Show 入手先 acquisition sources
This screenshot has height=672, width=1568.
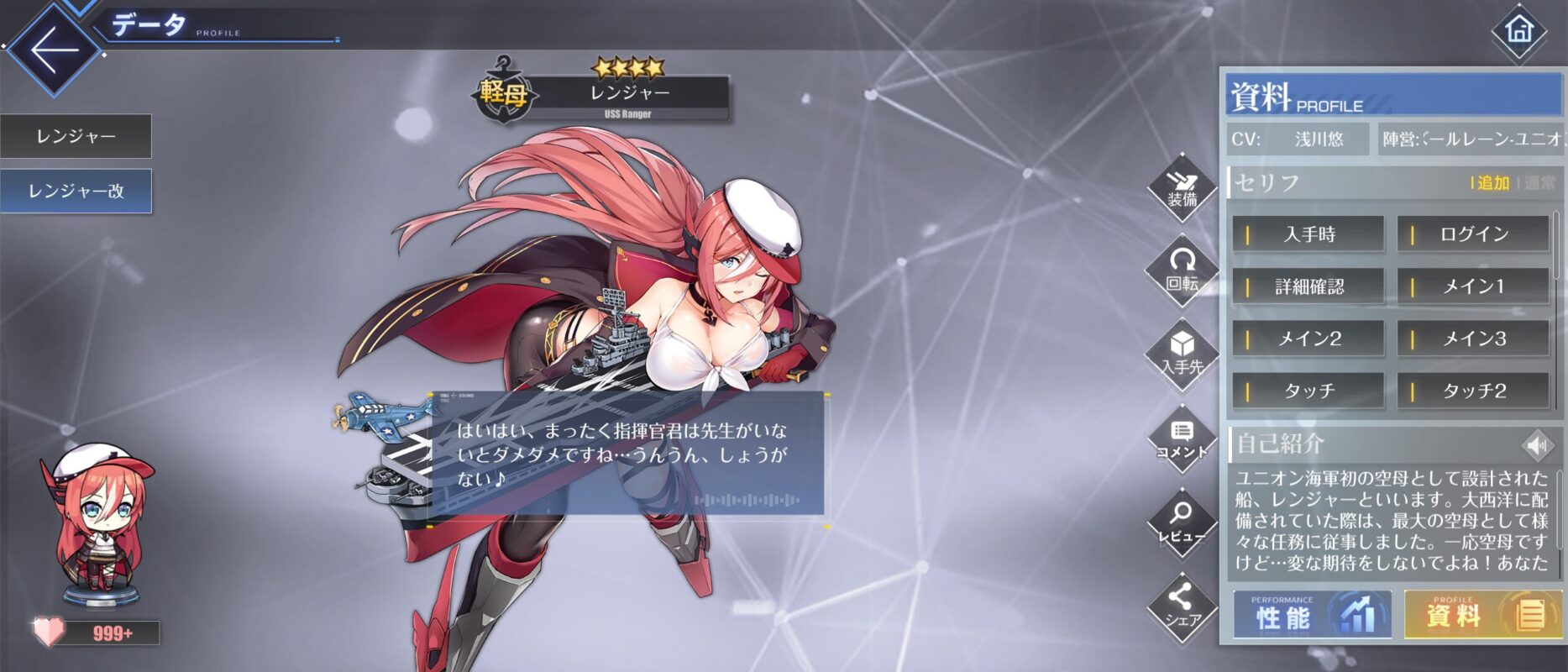(x=1183, y=354)
